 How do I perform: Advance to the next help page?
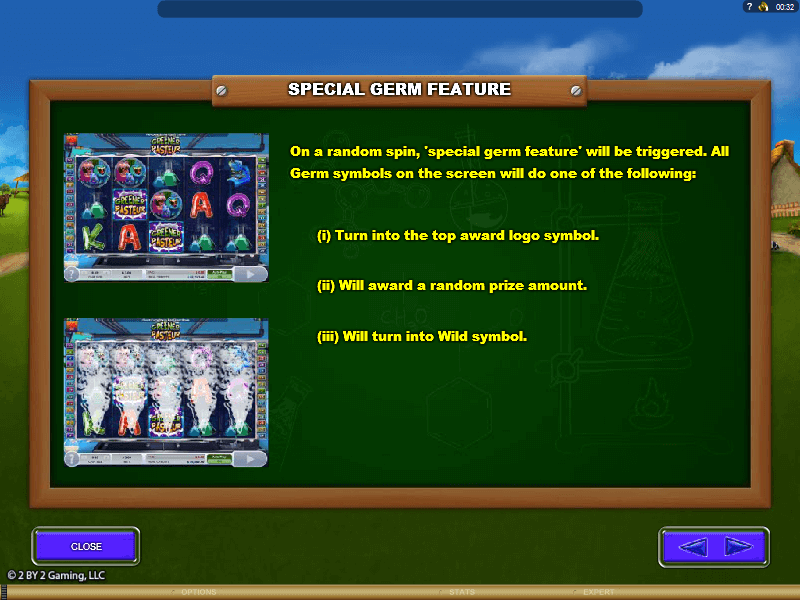point(737,547)
